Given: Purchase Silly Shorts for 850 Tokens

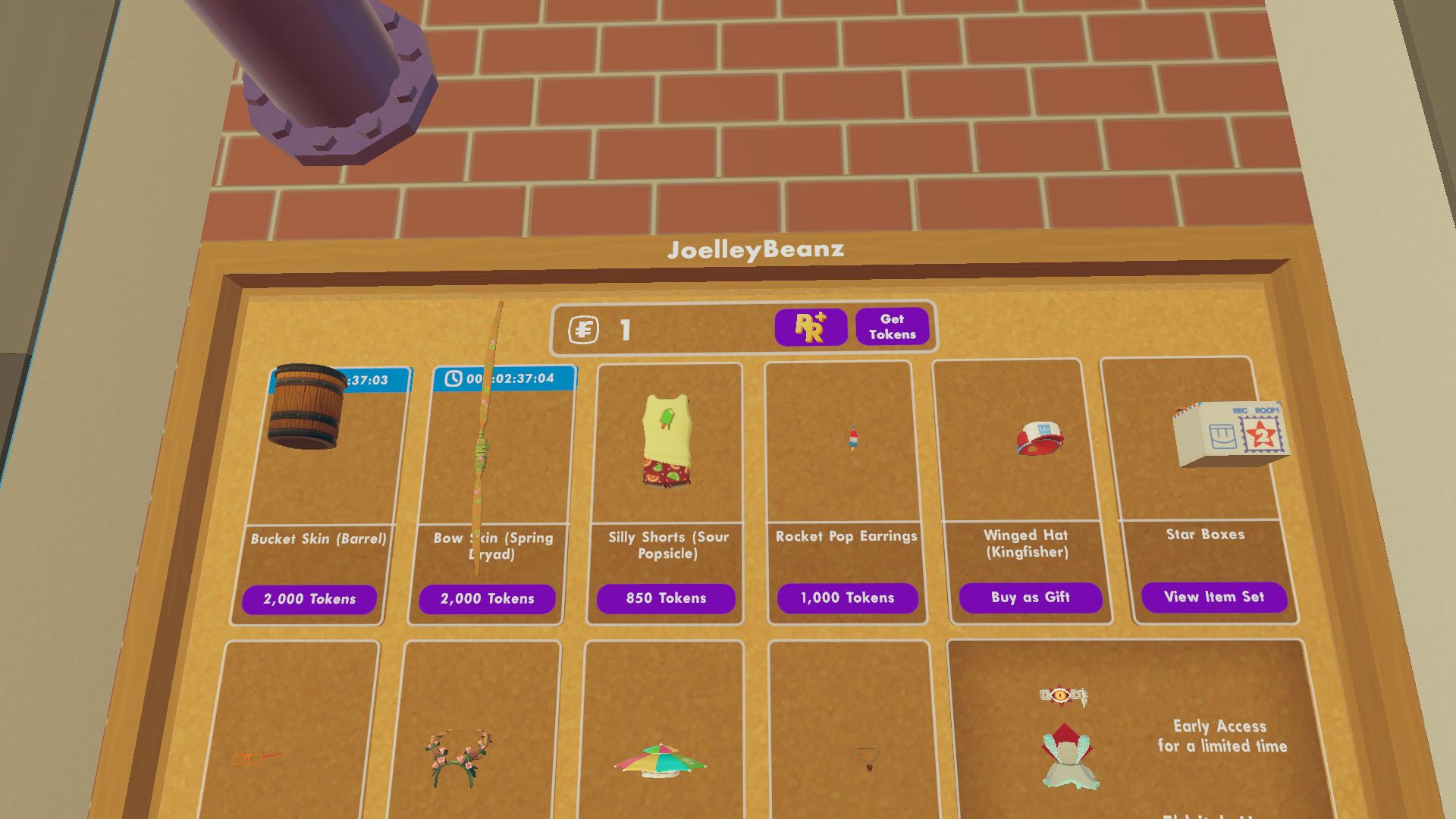Looking at the screenshot, I should 666,598.
